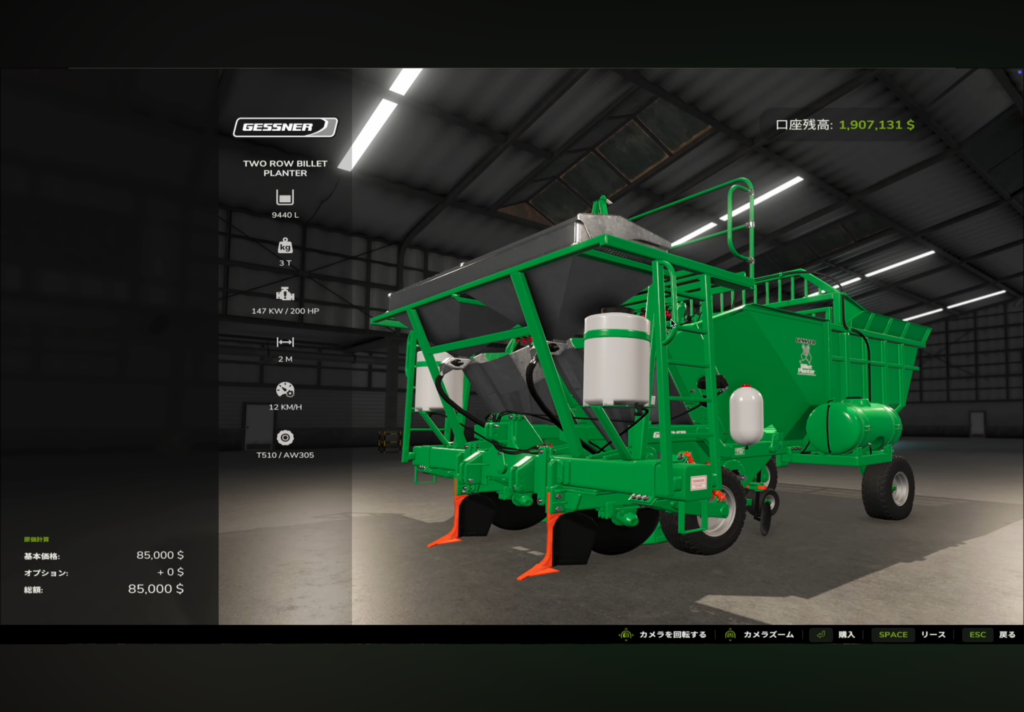
Task: Click the 購入 (purchase) button
Action: click(x=834, y=635)
